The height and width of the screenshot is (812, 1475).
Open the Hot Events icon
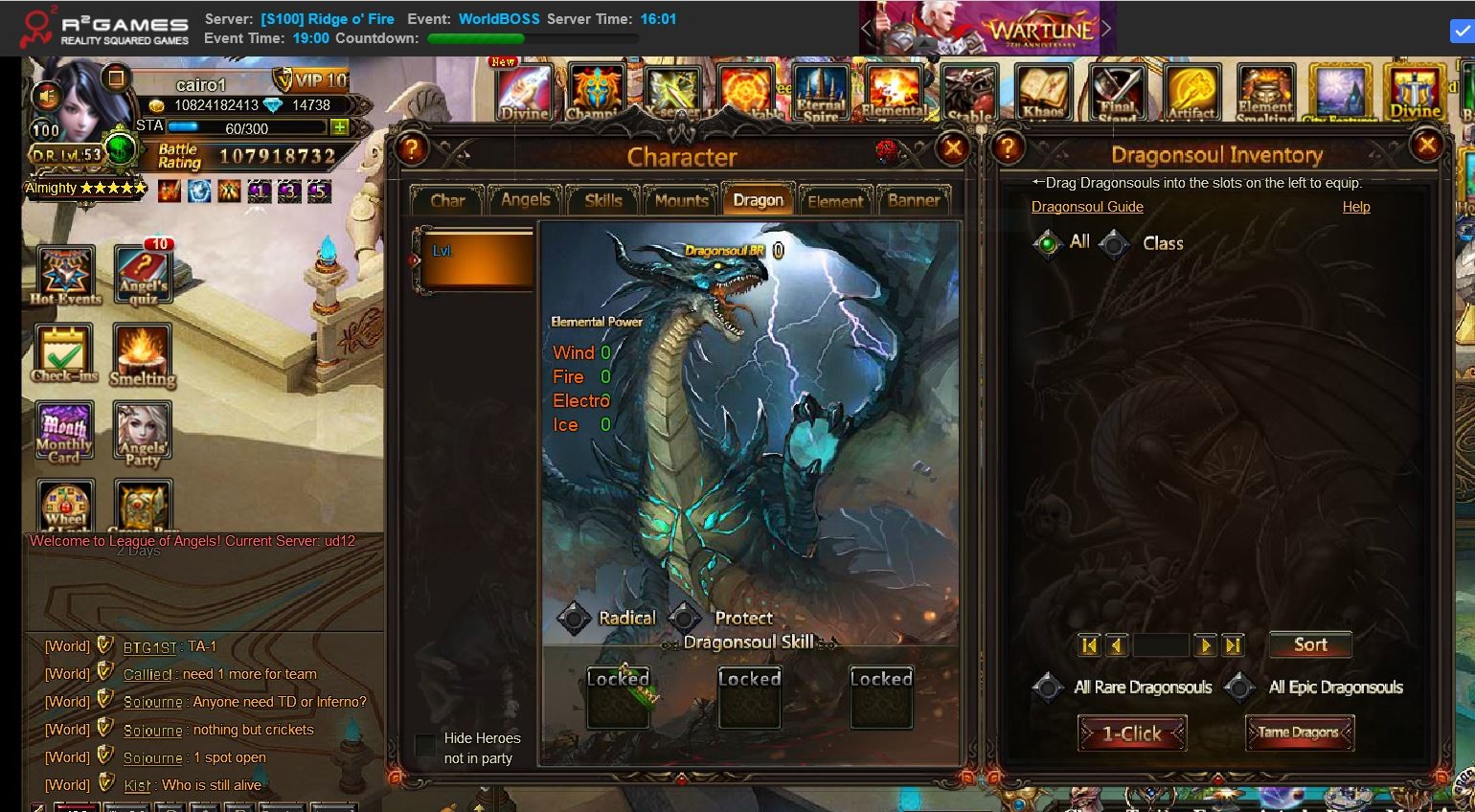65,275
